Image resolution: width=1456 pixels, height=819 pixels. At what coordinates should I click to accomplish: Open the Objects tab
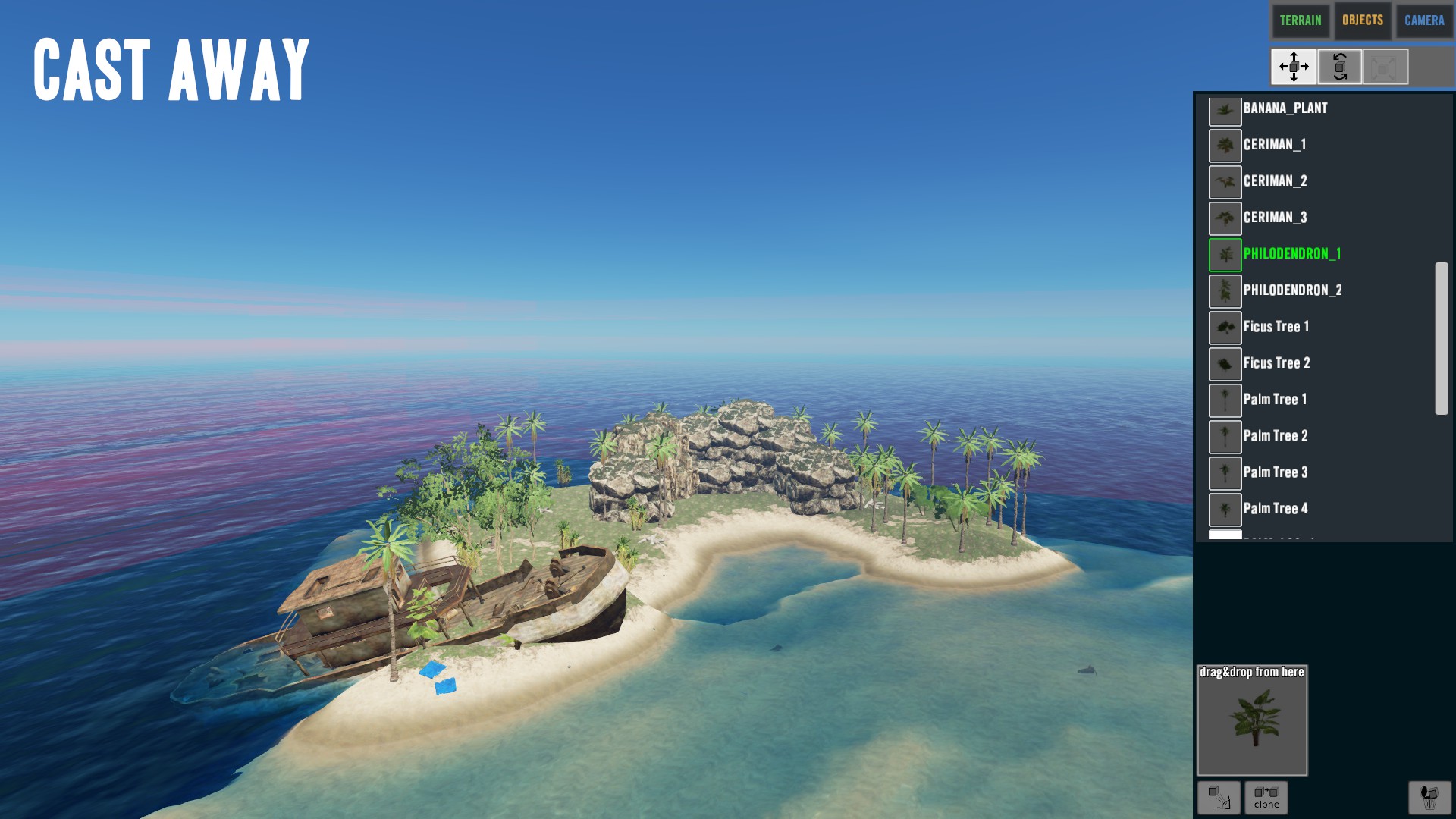coord(1362,20)
